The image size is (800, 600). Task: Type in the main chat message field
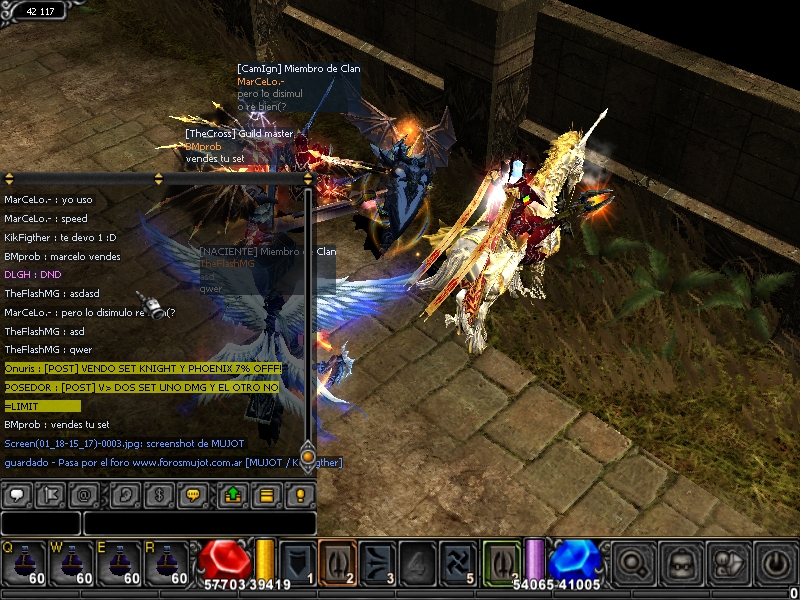199,523
